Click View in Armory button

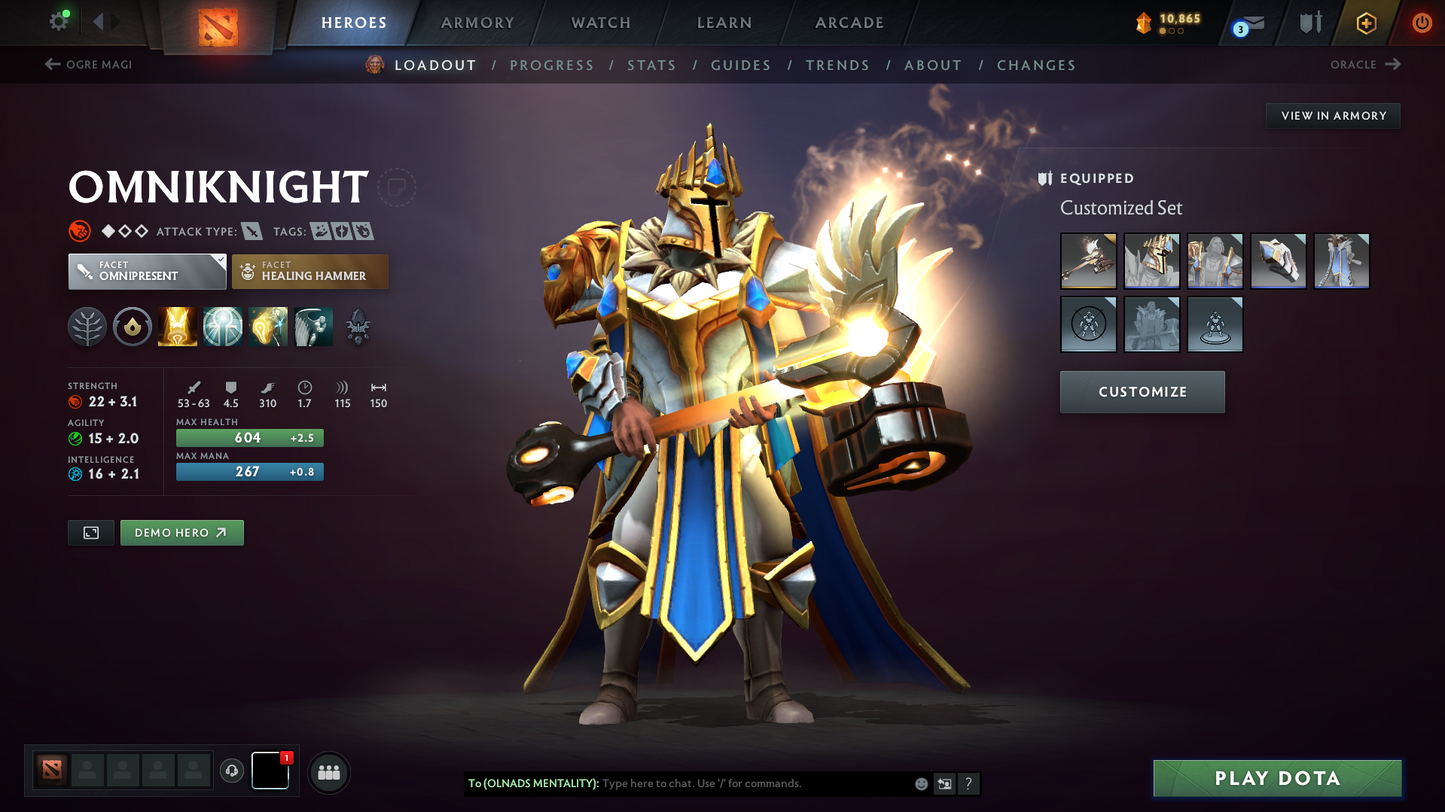1333,116
